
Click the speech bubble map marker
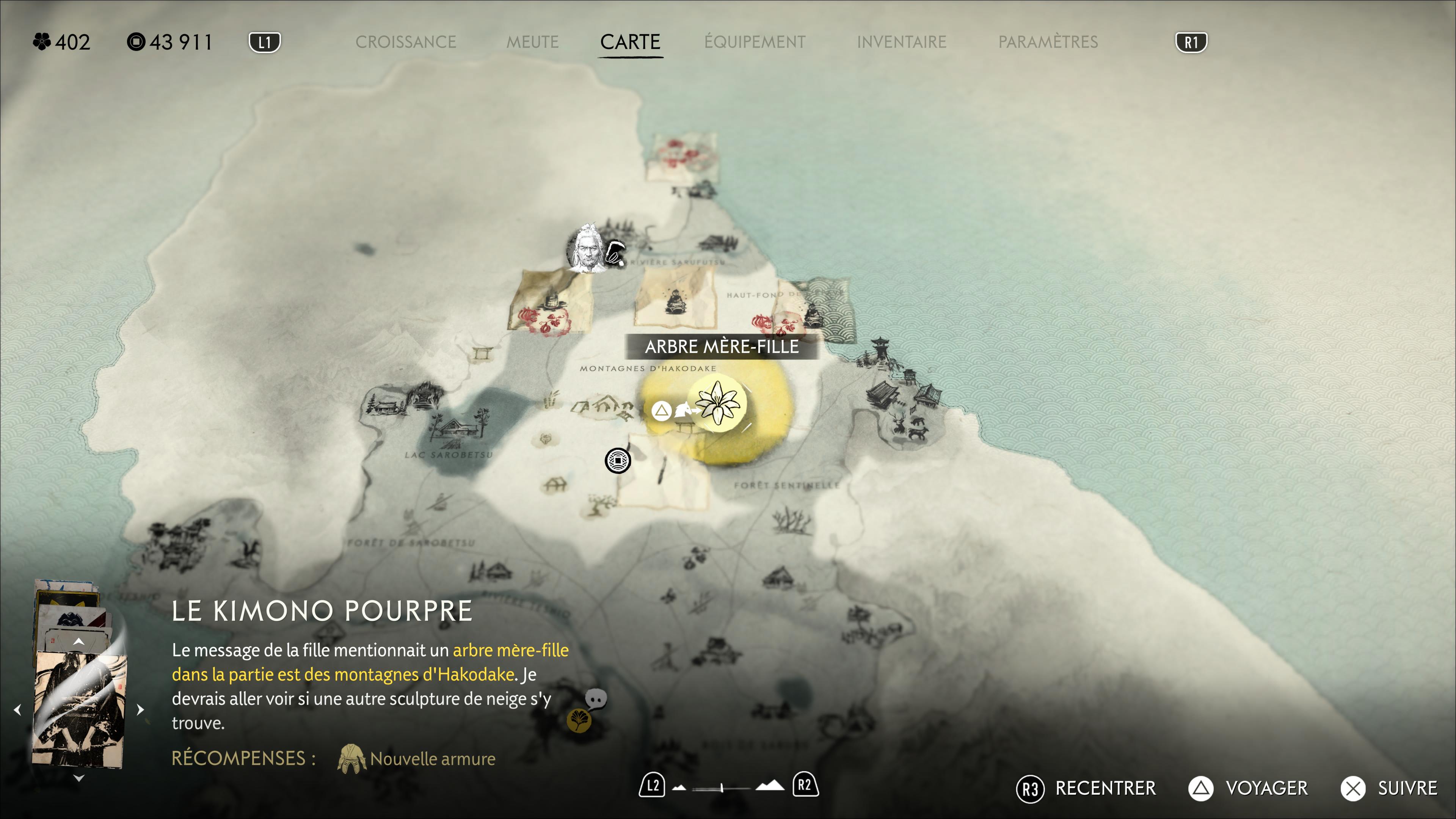point(596,699)
